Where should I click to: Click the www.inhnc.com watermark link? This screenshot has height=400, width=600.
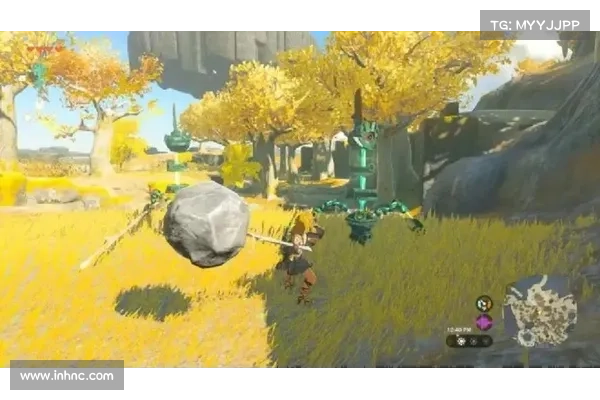[x=68, y=376]
